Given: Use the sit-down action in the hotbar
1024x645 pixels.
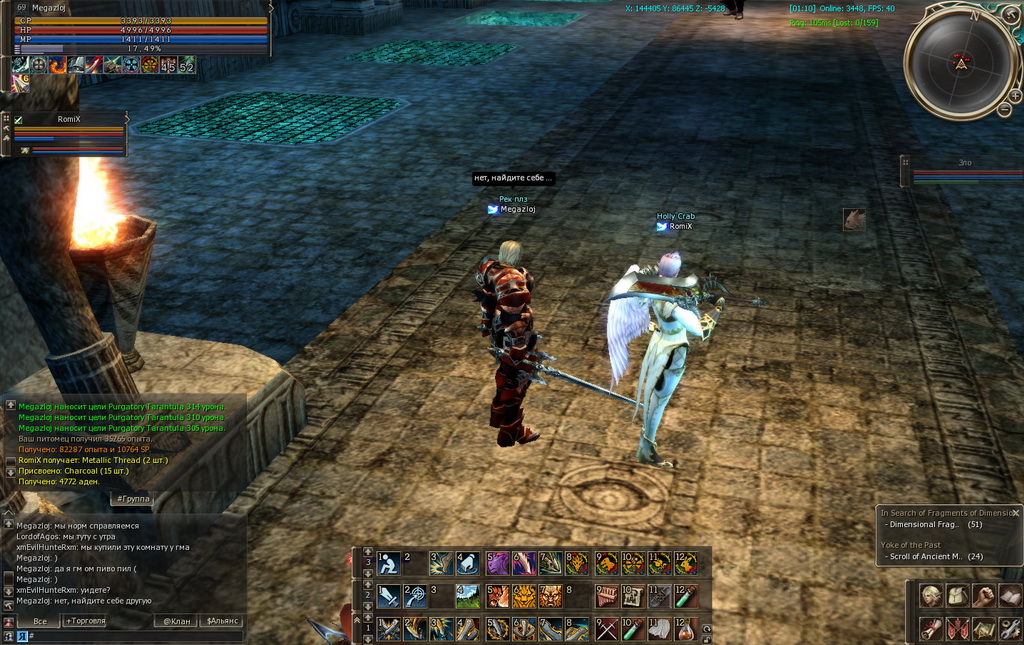Looking at the screenshot, I should coord(388,564).
